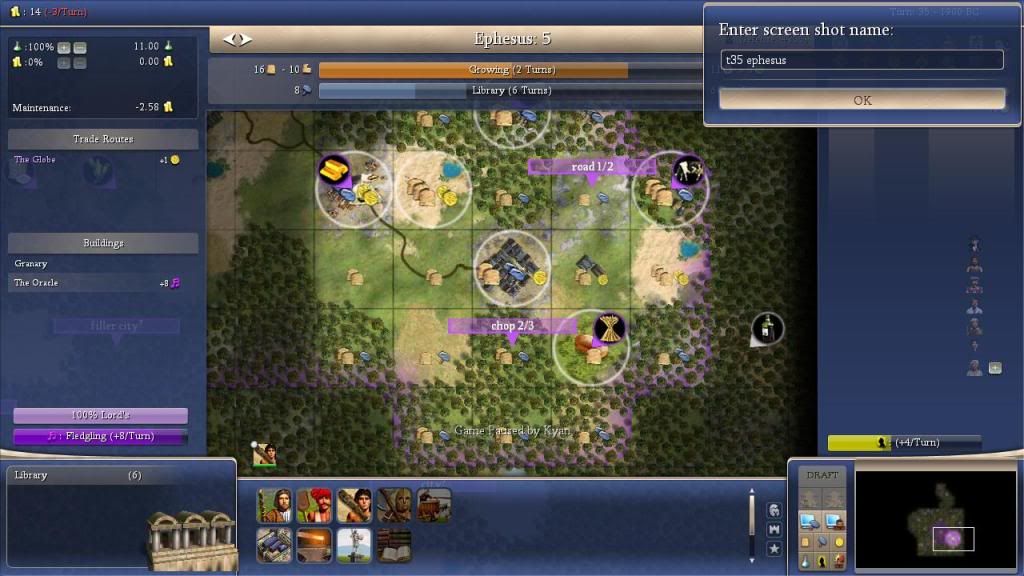Select The Oracle in buildings list
1024x576 pixels.
37,283
